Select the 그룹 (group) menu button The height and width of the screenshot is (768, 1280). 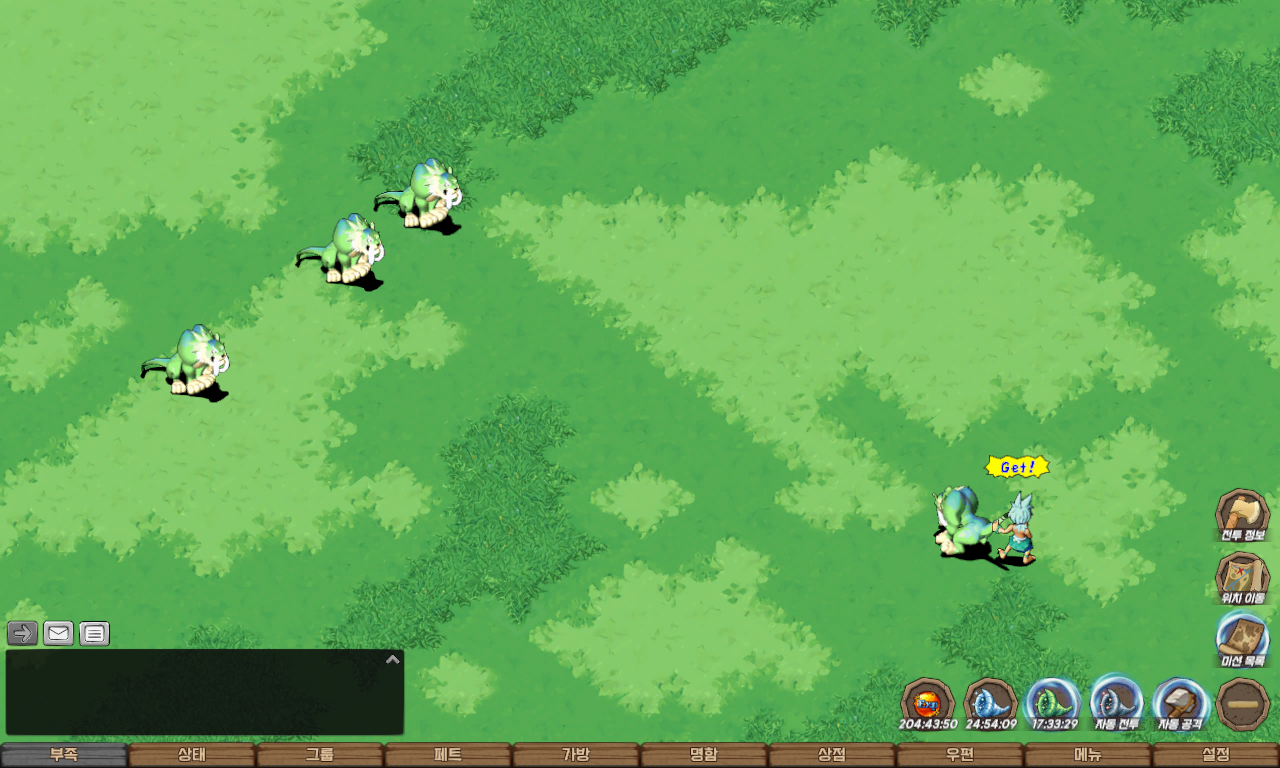pos(319,755)
